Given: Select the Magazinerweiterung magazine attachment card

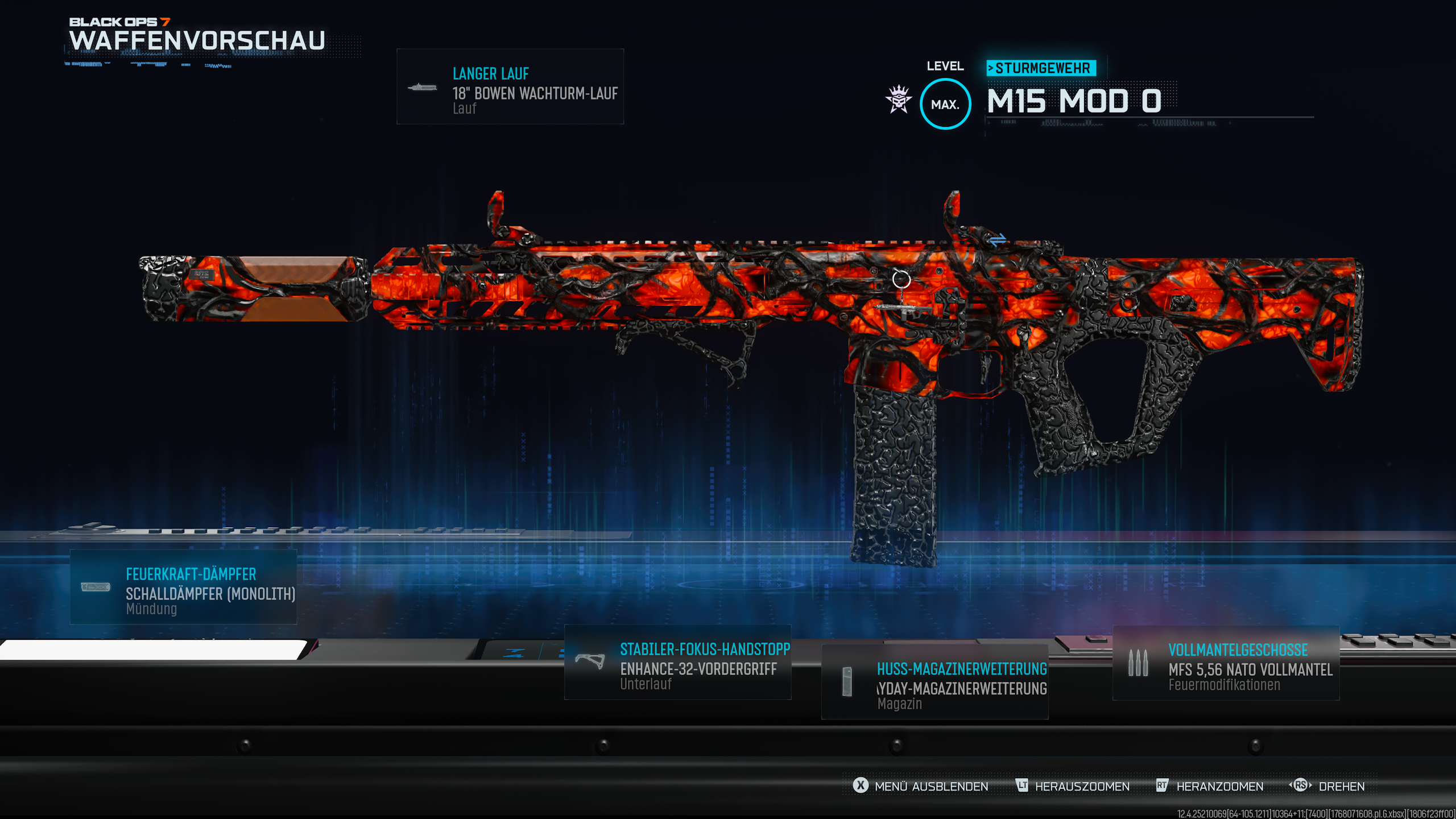Looking at the screenshot, I should (934, 682).
